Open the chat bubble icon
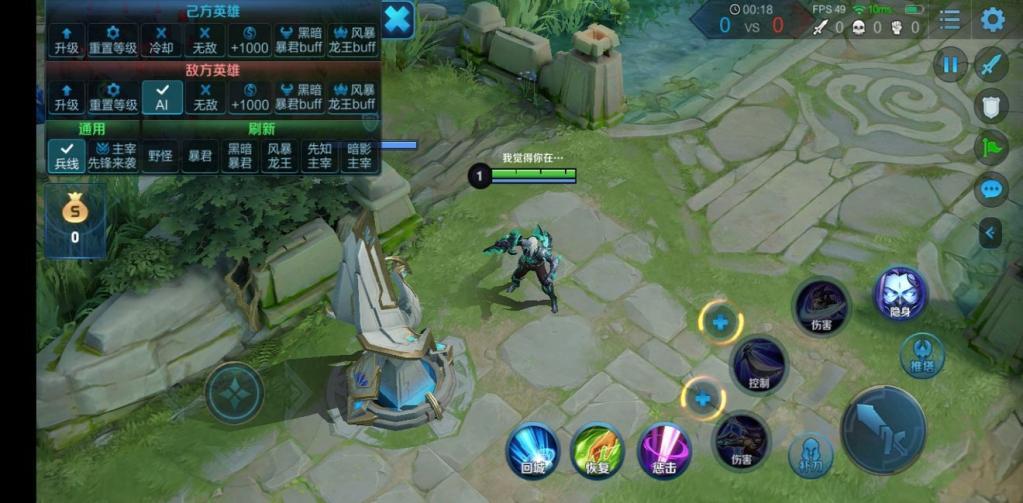1023x503 pixels. (x=991, y=188)
